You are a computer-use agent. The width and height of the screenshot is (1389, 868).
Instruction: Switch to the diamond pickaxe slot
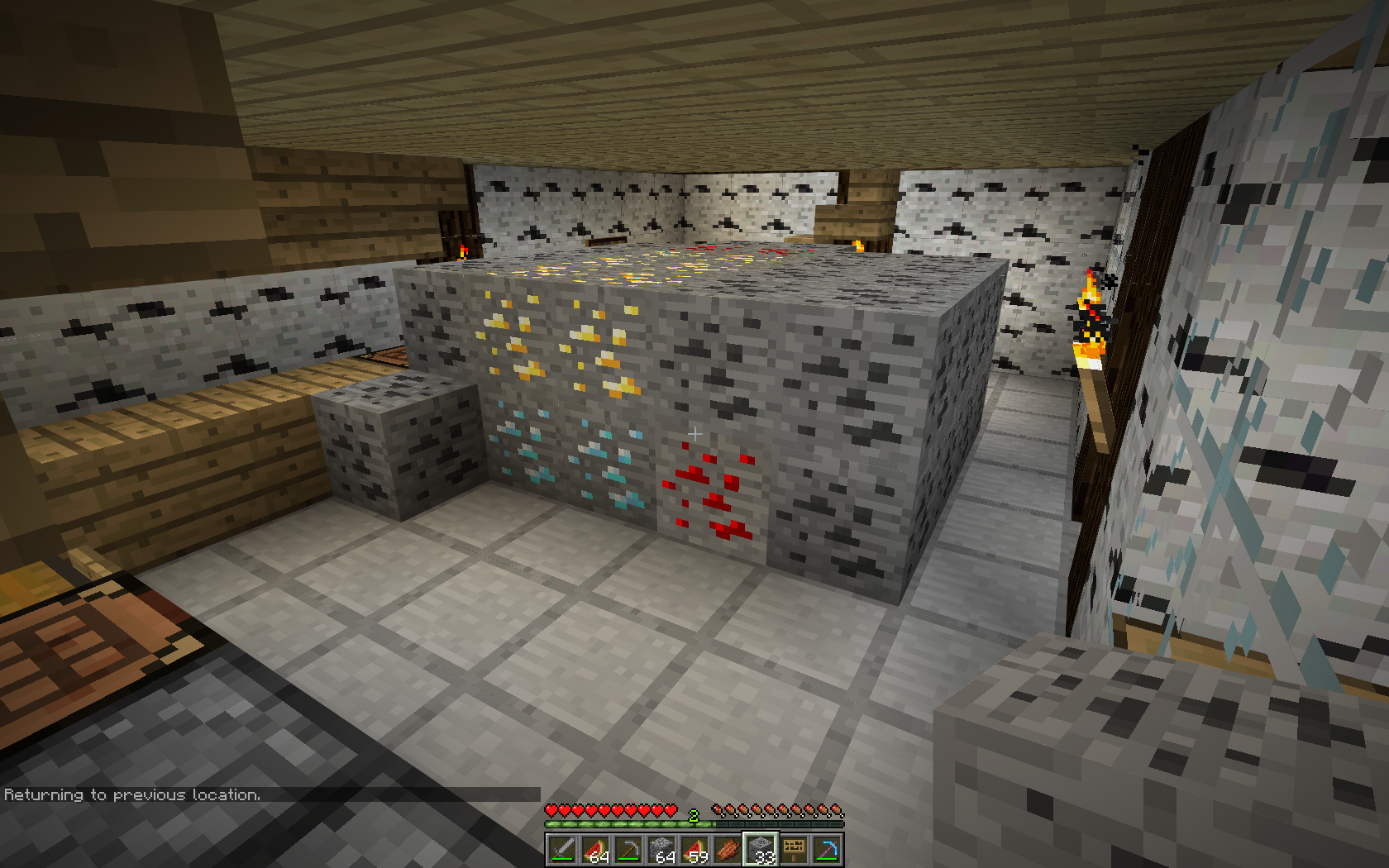pyautogui.click(x=827, y=849)
